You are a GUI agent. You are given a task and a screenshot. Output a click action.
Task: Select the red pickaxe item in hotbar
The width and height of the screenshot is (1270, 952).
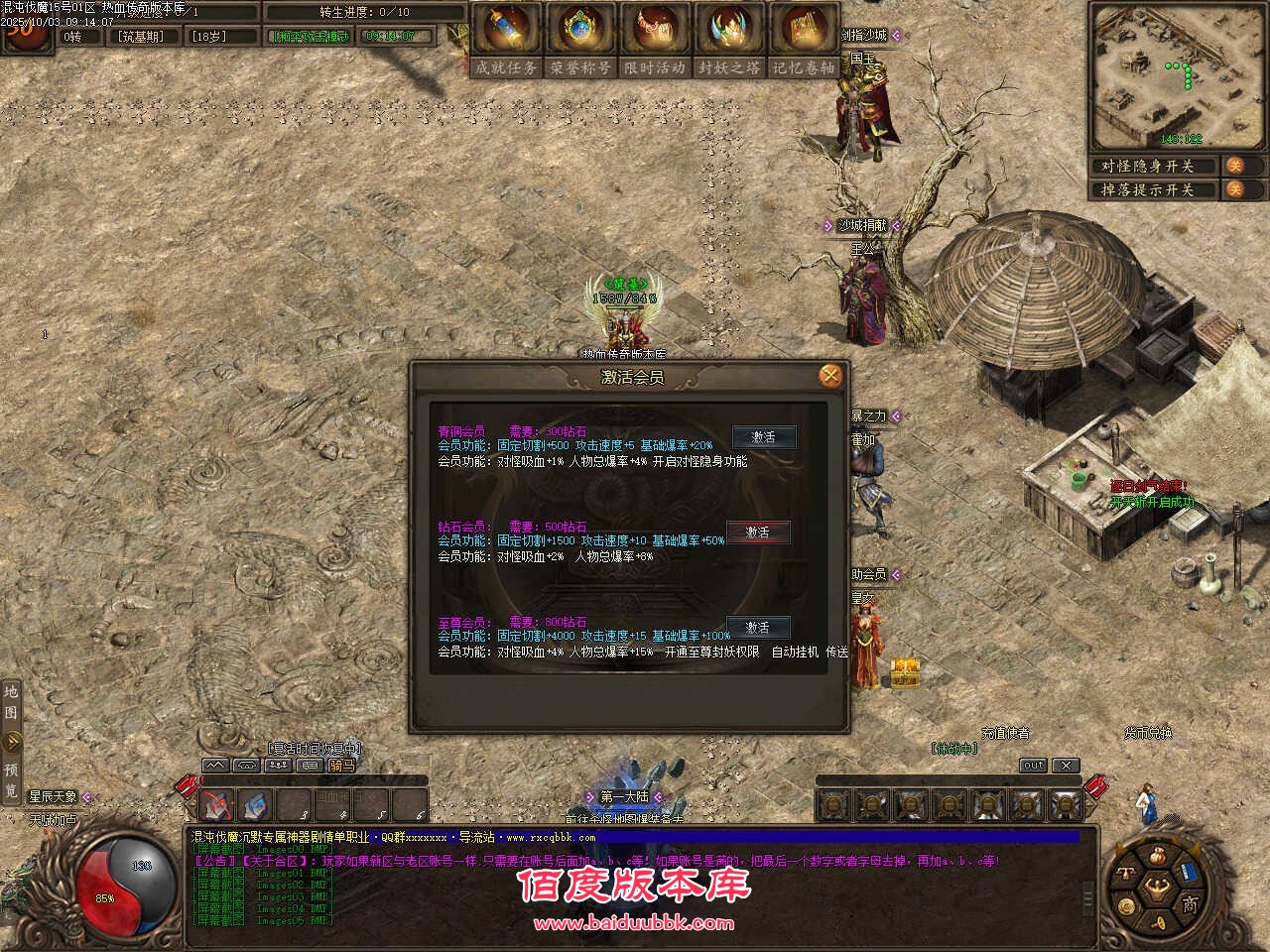(218, 804)
